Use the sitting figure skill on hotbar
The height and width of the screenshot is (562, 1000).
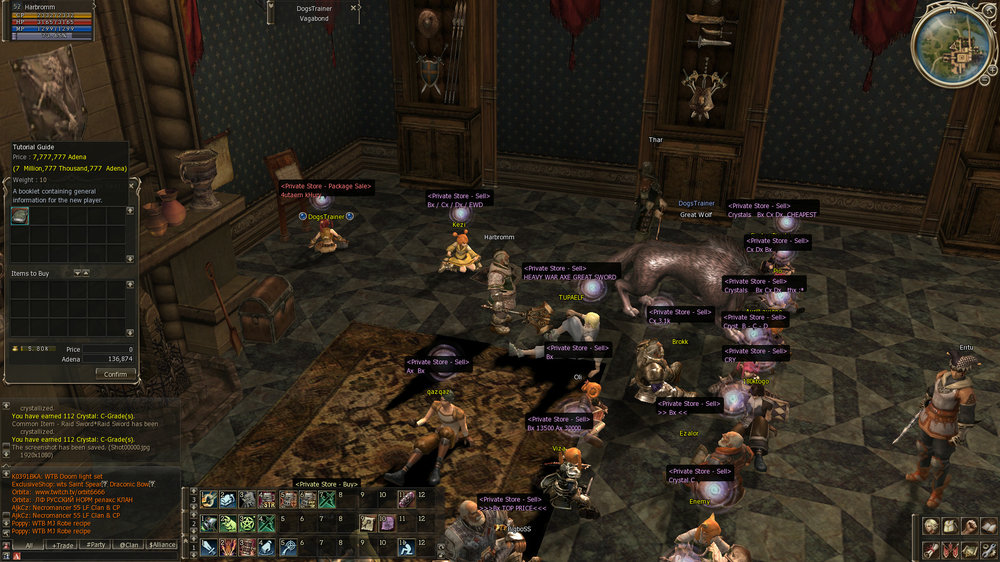(408, 548)
